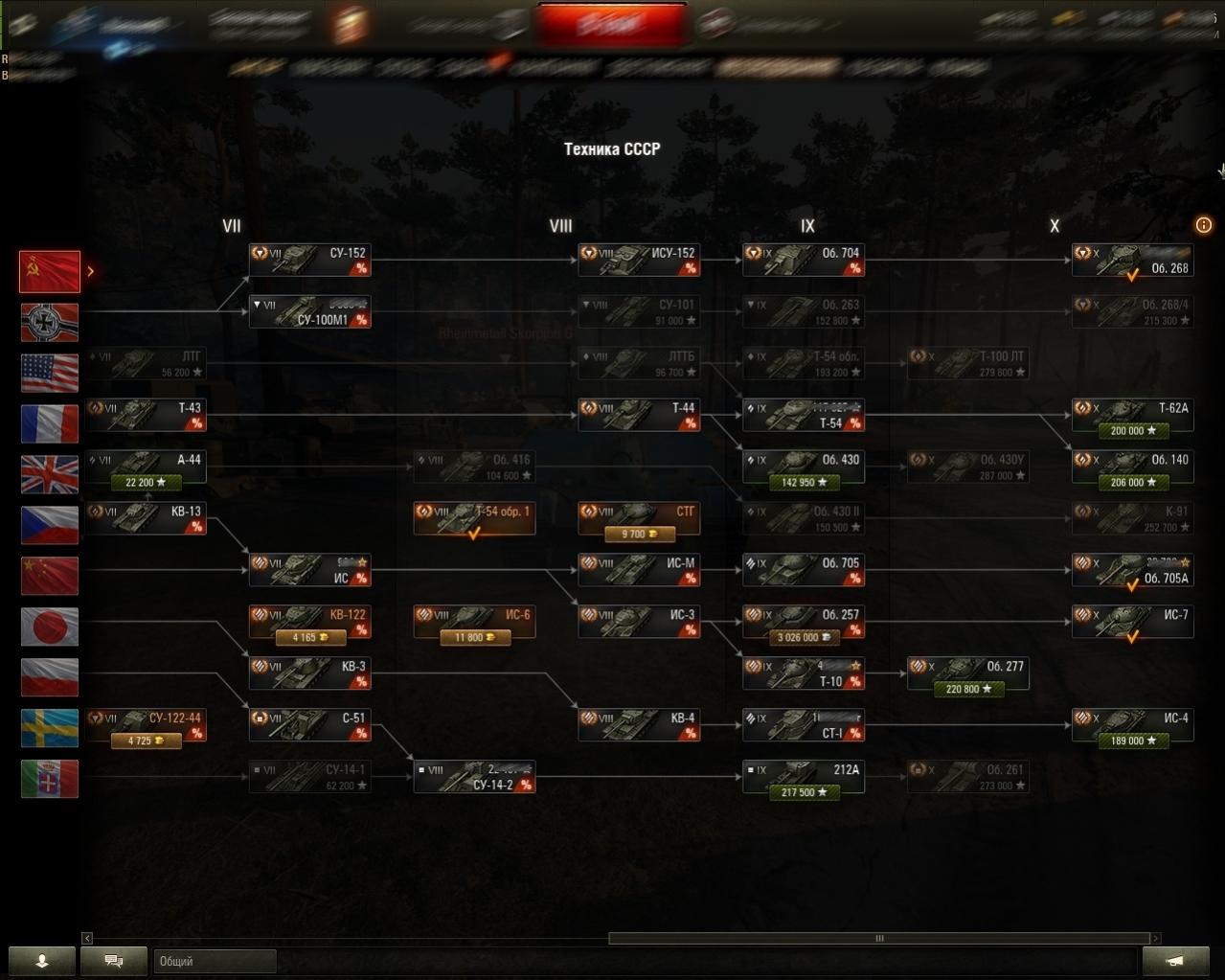Click the Т-62А tank node
The image size is (1225, 980).
[x=1132, y=415]
